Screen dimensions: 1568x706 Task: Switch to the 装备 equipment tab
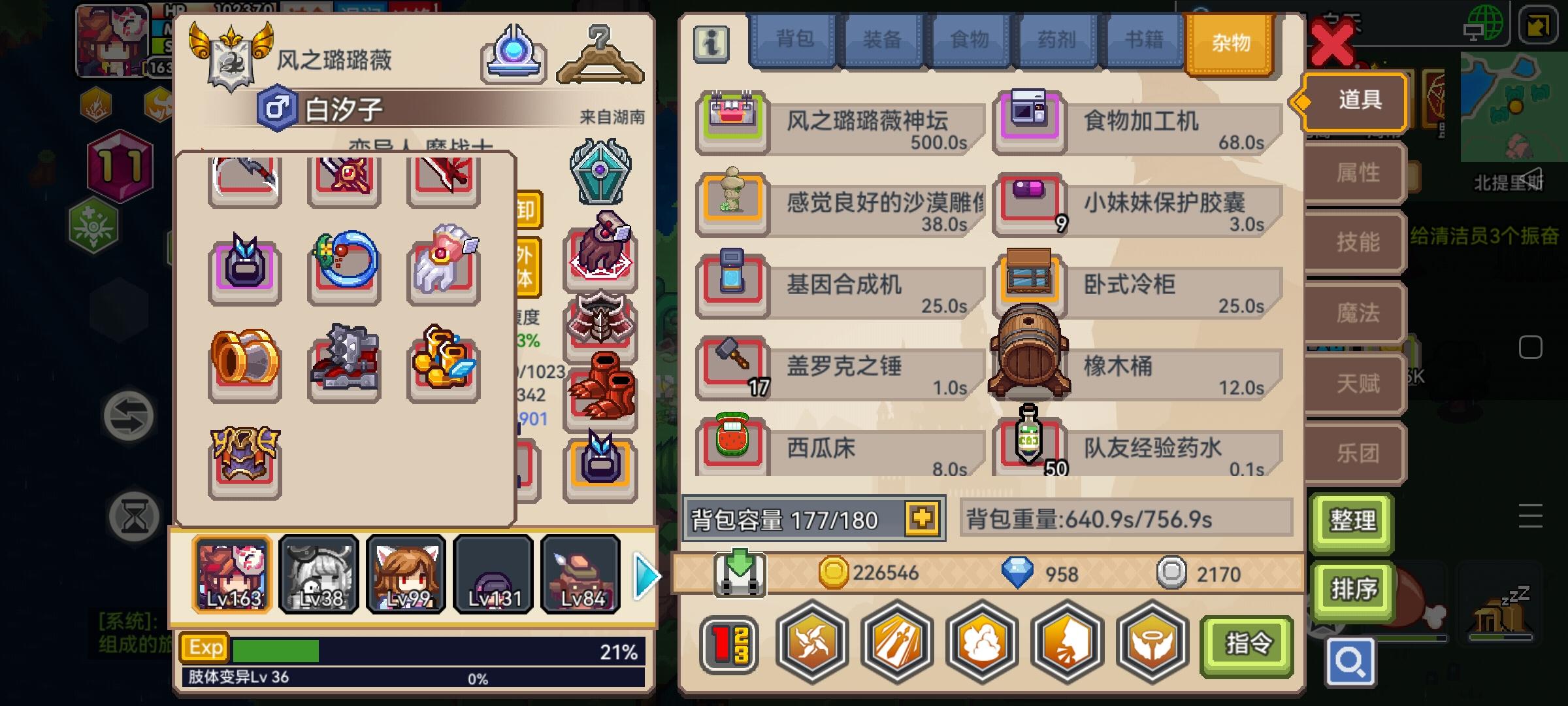tap(882, 41)
